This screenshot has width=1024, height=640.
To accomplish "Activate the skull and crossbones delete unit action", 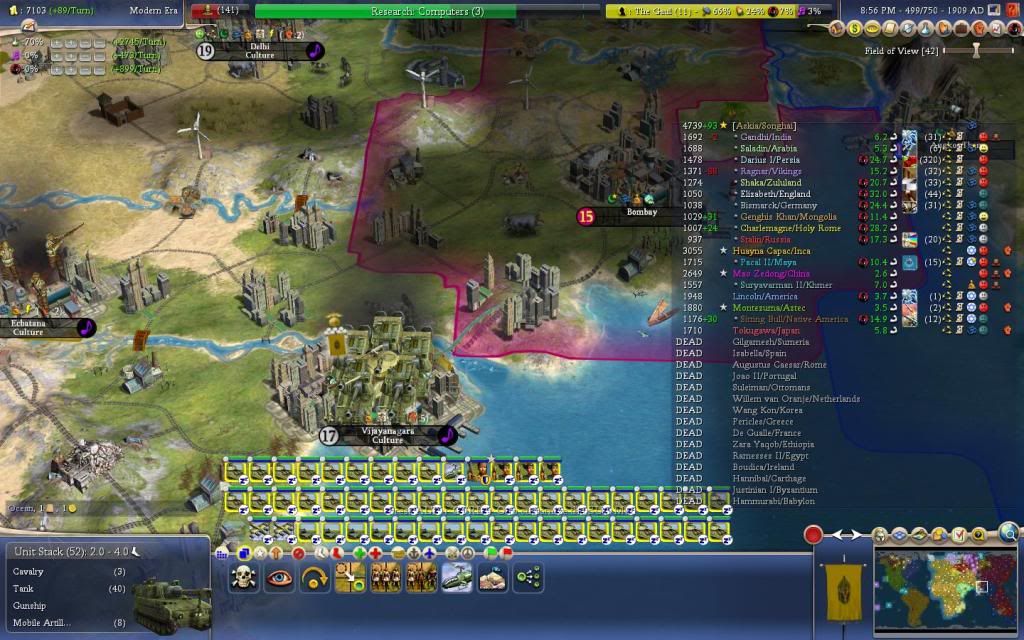I will [244, 577].
